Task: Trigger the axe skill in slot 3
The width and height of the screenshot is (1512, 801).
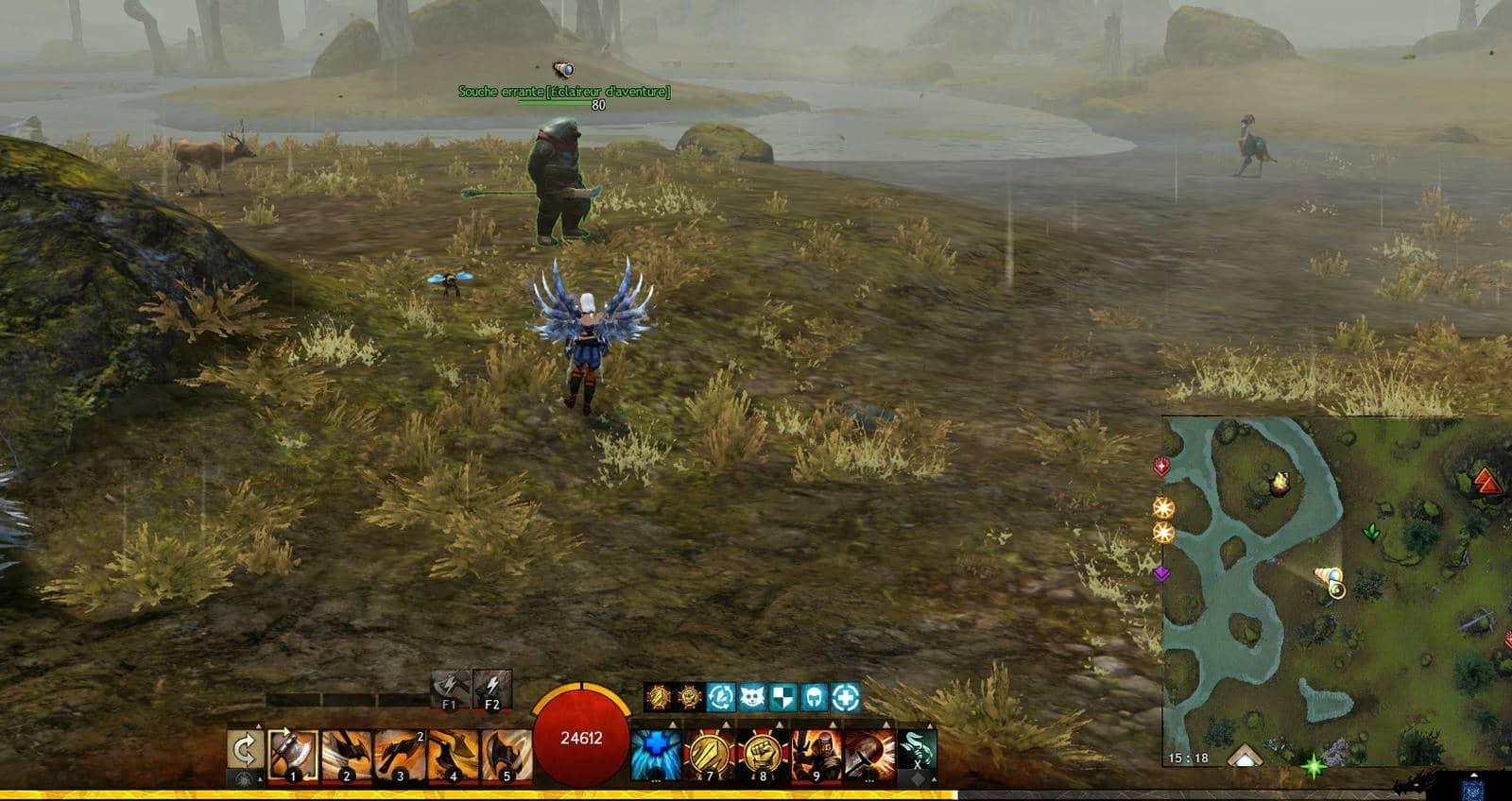Action: pyautogui.click(x=400, y=755)
